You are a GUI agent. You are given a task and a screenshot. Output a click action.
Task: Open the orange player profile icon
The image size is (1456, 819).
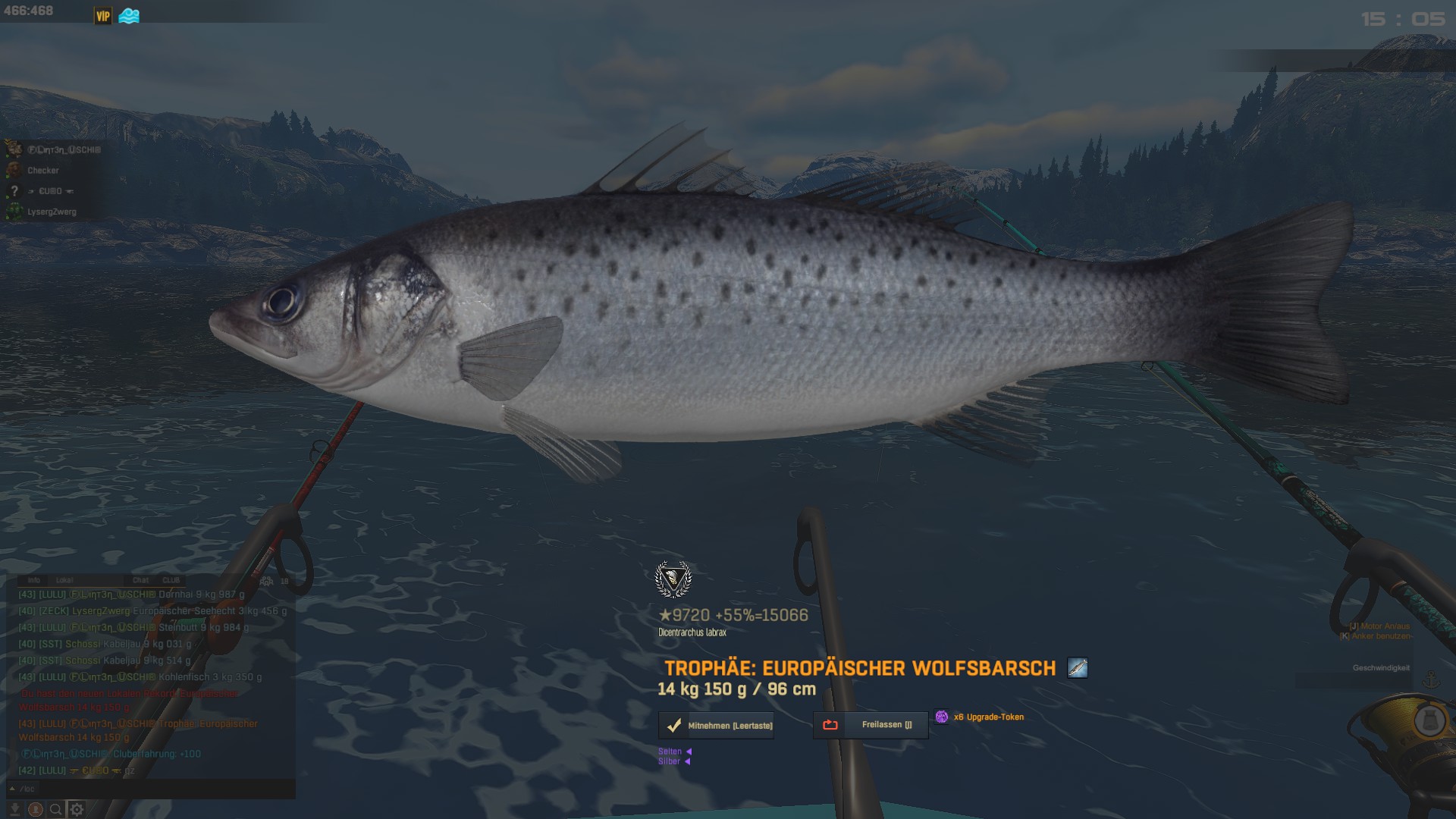tap(35, 809)
